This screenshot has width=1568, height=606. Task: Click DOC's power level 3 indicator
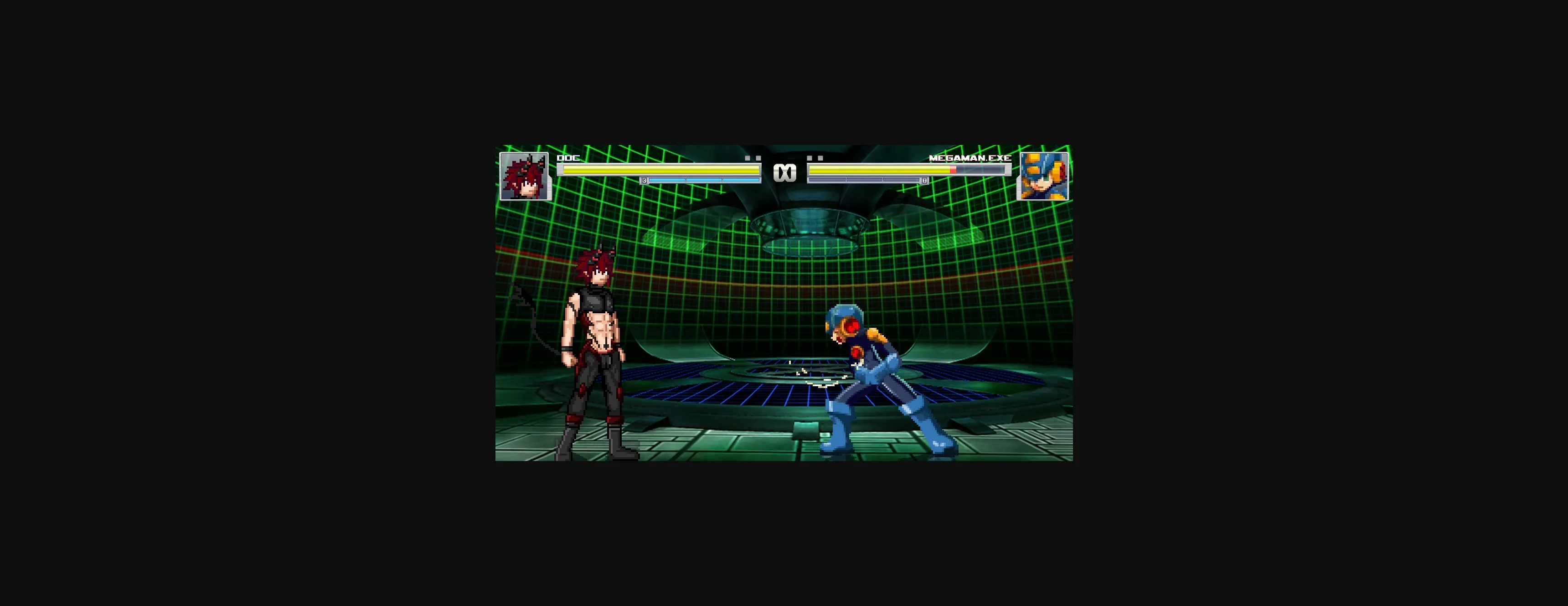[644, 181]
